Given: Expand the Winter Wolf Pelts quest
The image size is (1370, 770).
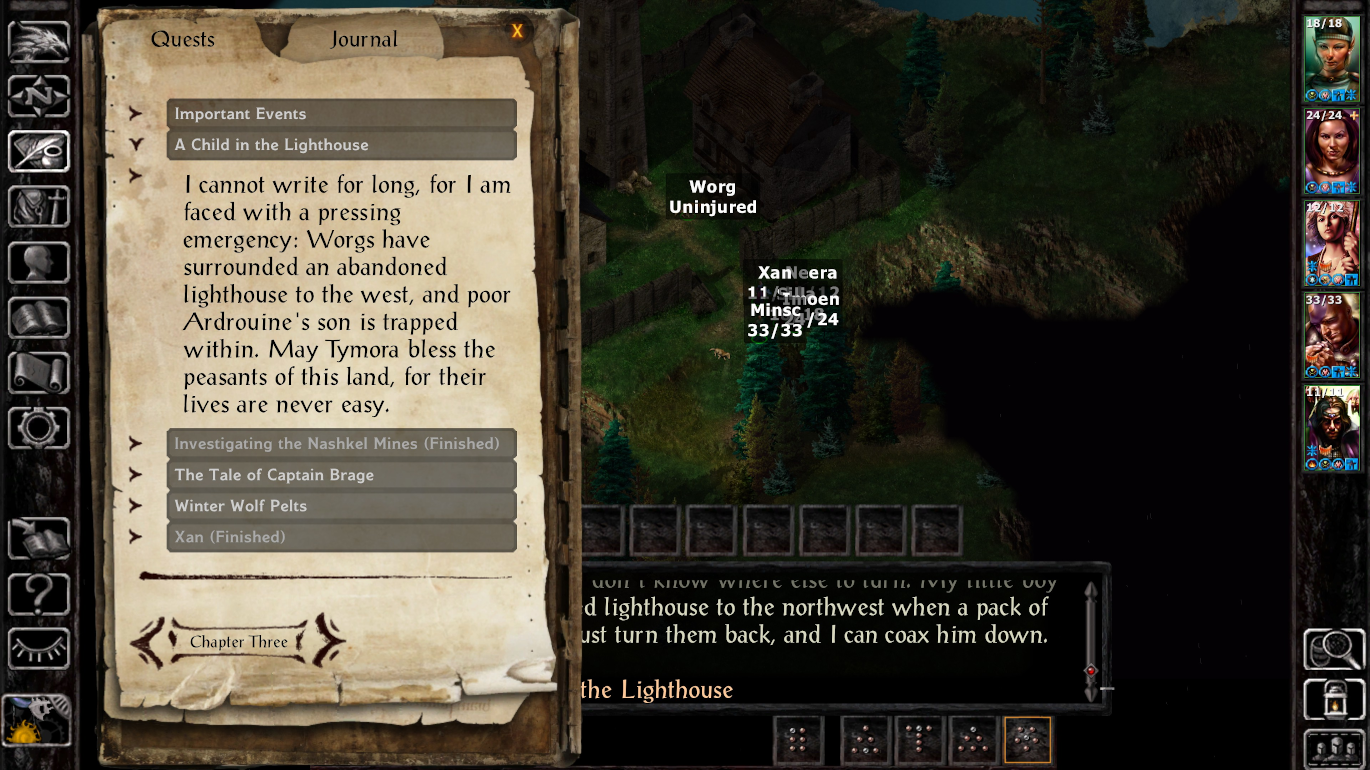Looking at the screenshot, I should (341, 506).
